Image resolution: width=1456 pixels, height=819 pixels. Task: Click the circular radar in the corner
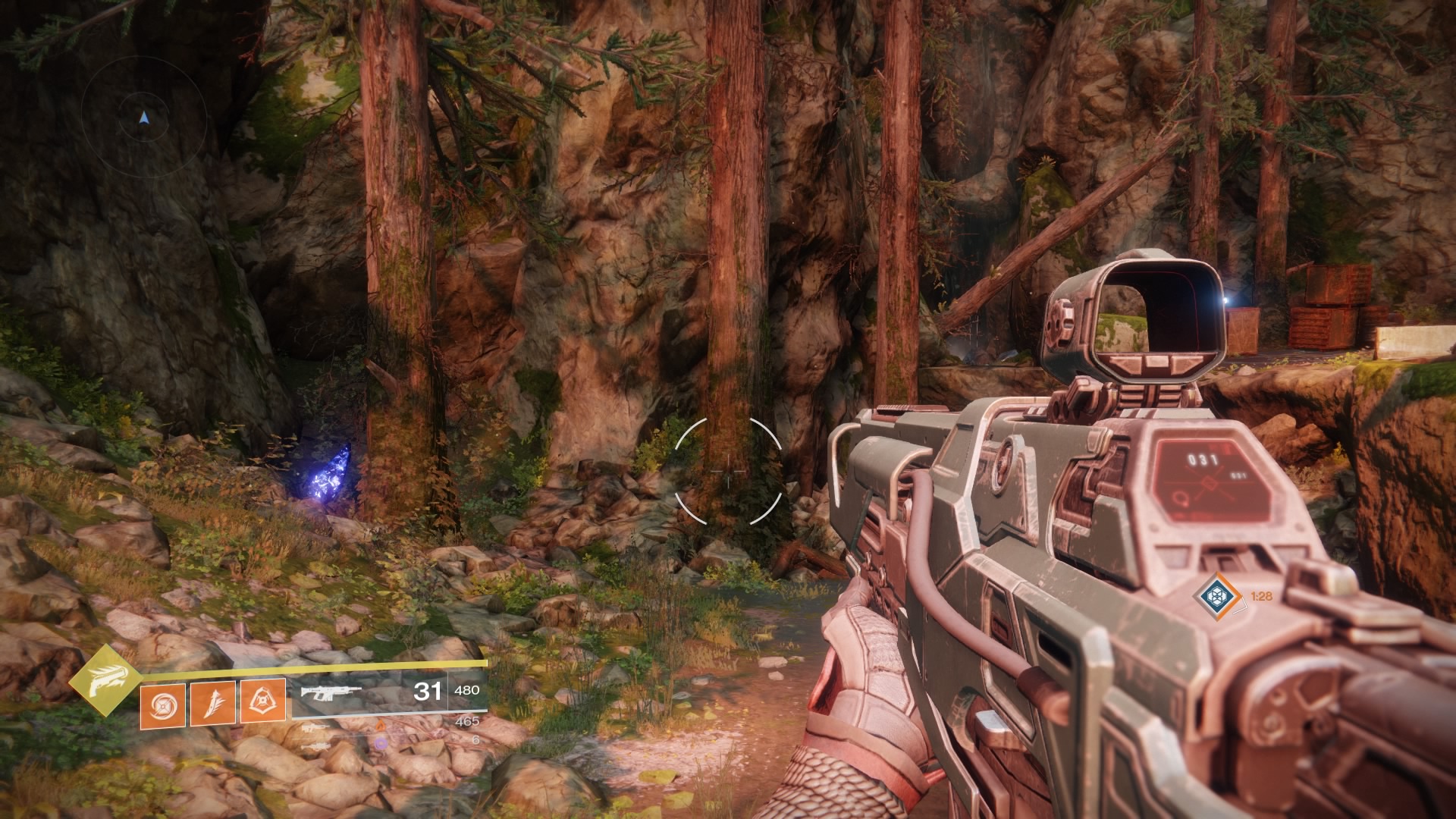point(144,118)
